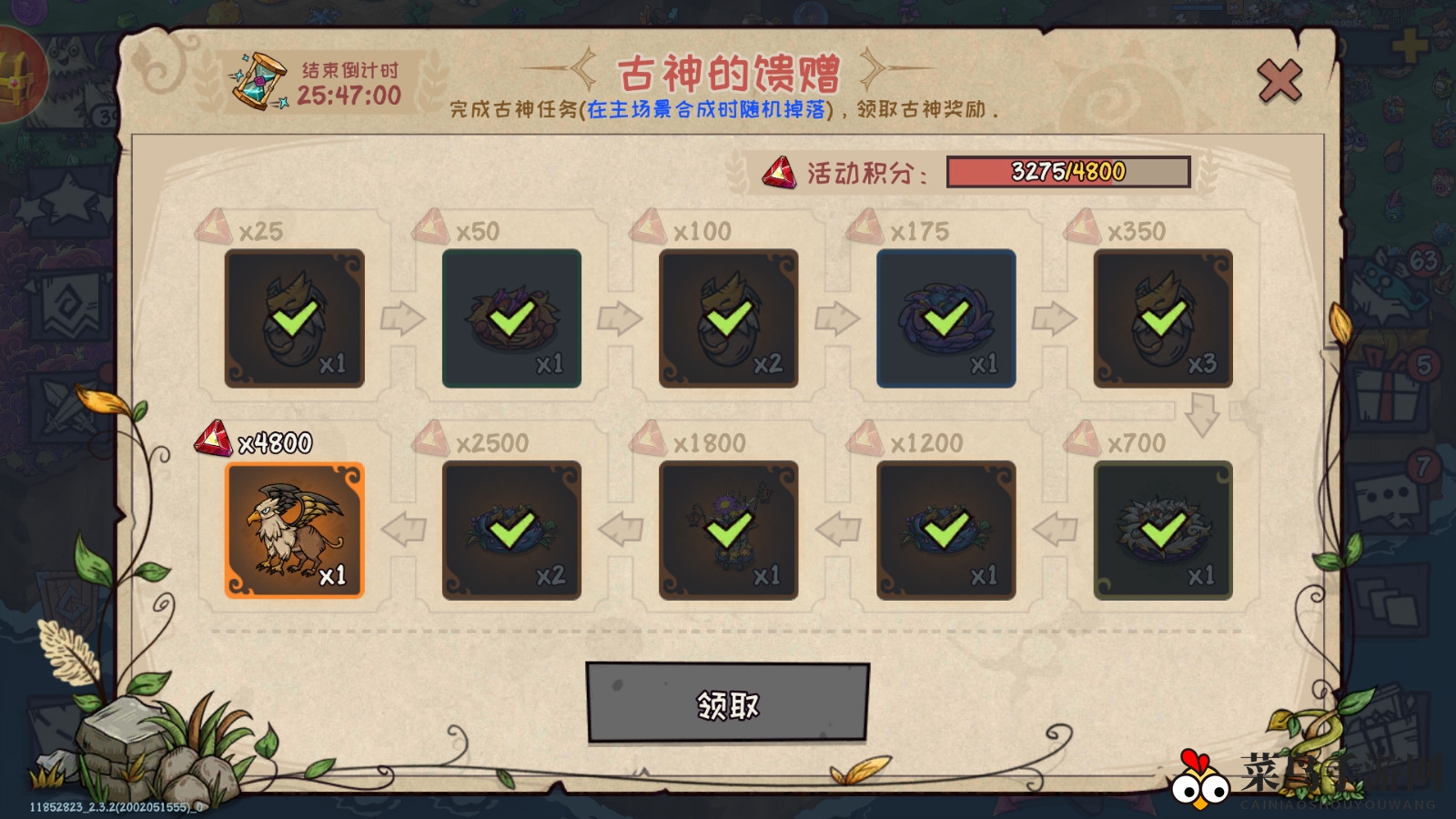Close the 古神的馈赠 window
This screenshot has width=1456, height=819.
tap(1280, 80)
